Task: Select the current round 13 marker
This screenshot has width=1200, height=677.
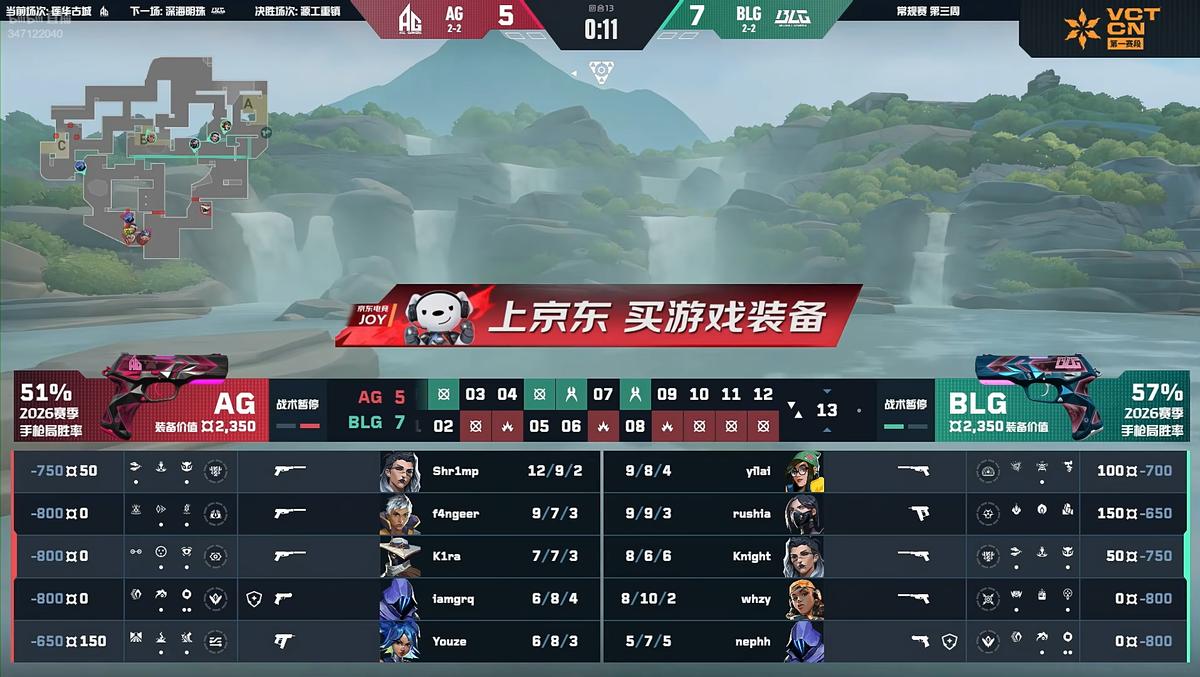Action: tap(827, 410)
